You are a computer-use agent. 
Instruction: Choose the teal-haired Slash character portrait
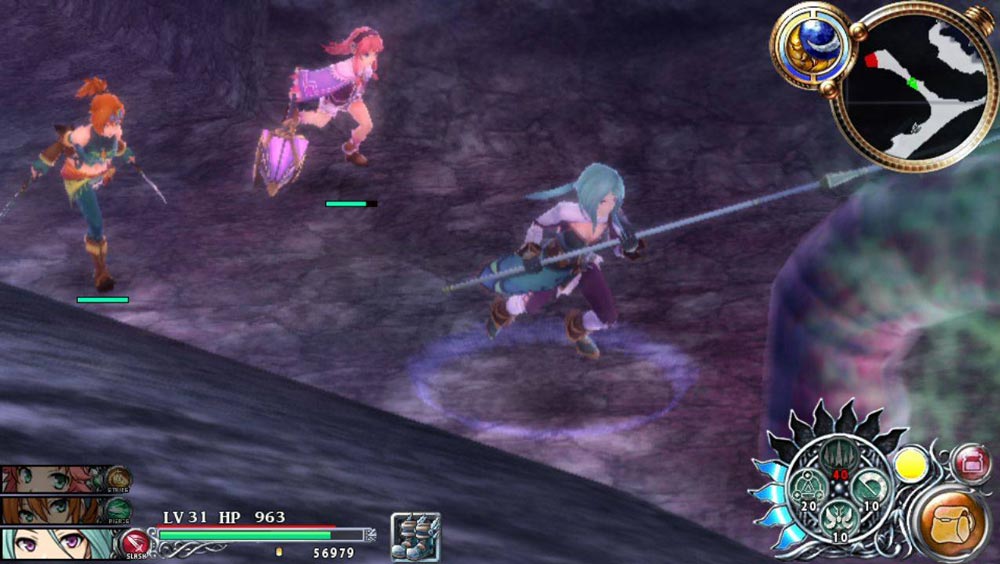point(55,543)
